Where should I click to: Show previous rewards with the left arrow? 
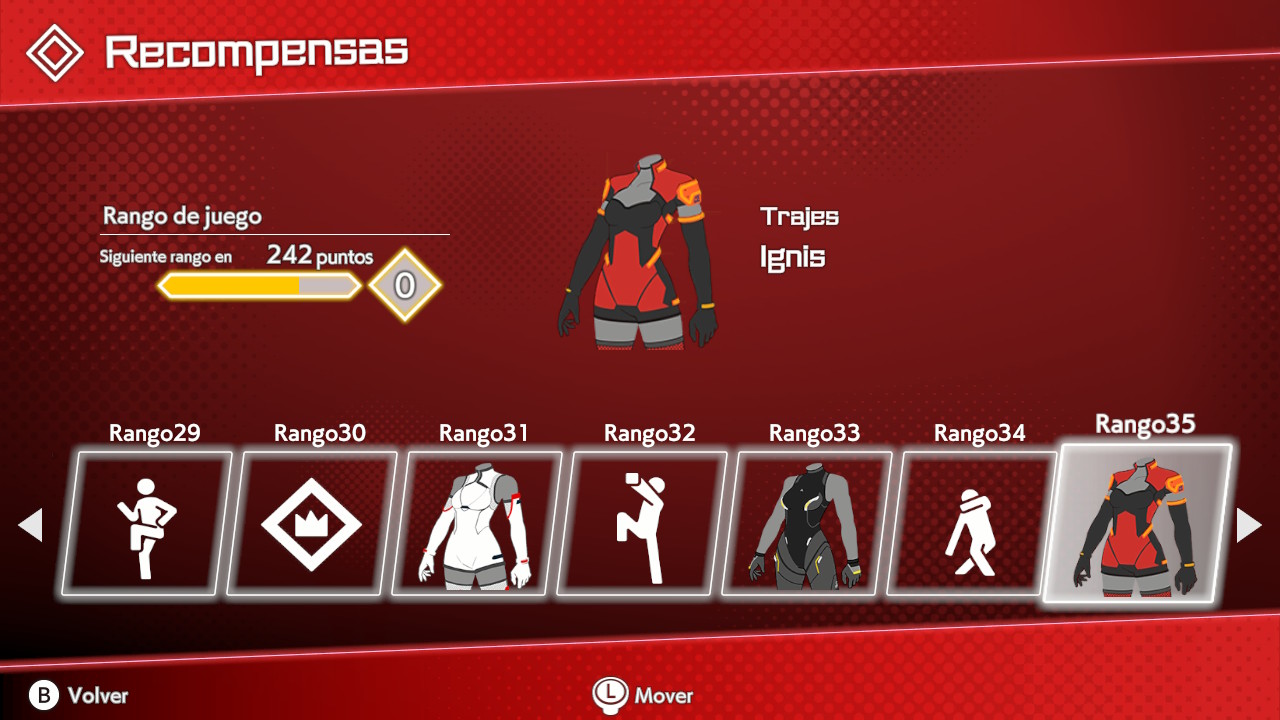30,525
